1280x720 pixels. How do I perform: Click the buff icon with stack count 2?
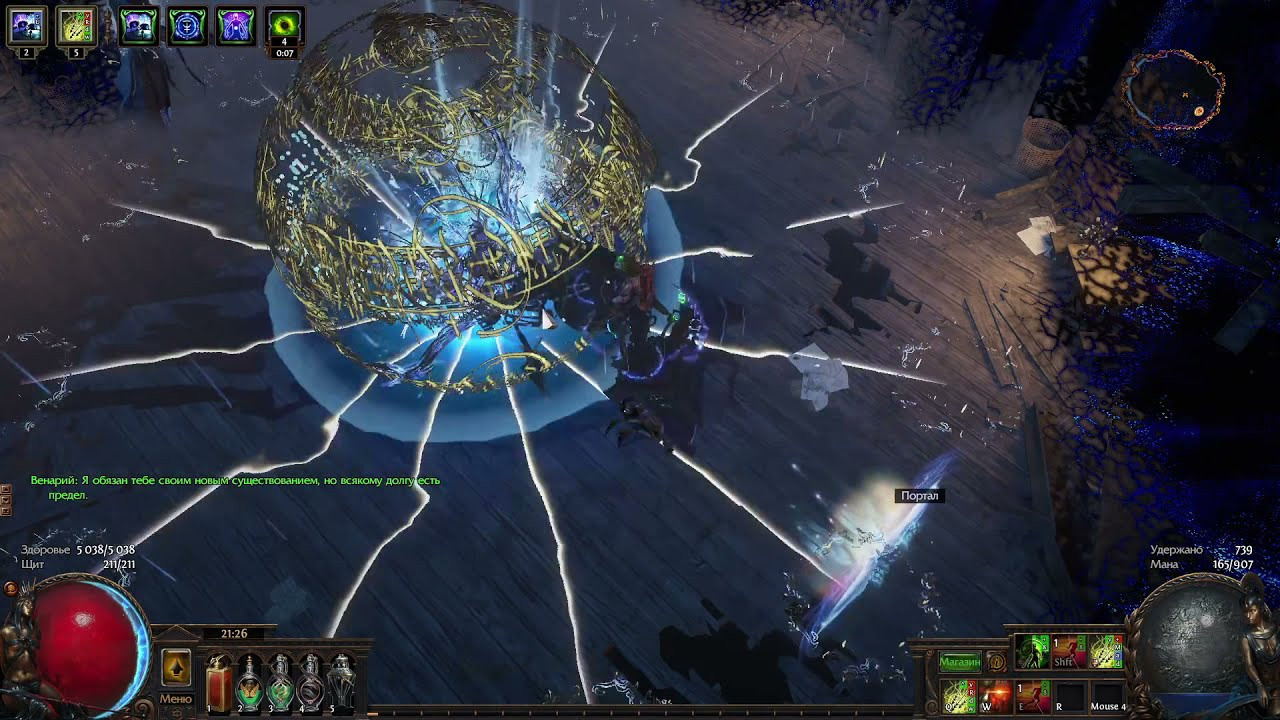pyautogui.click(x=26, y=25)
